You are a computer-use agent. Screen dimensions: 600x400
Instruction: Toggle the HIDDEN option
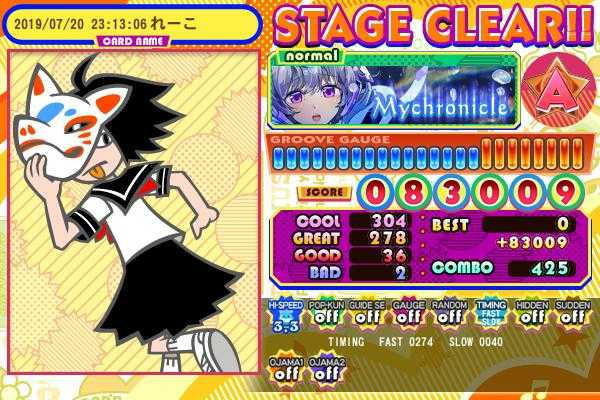point(531,314)
